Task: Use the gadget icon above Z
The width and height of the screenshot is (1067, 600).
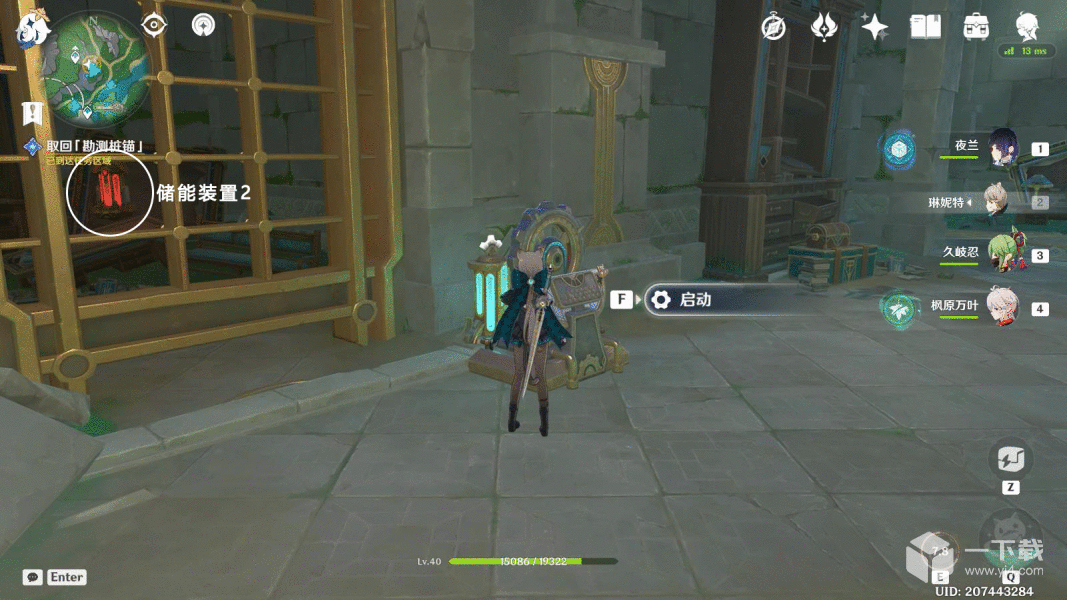Action: (x=1010, y=460)
